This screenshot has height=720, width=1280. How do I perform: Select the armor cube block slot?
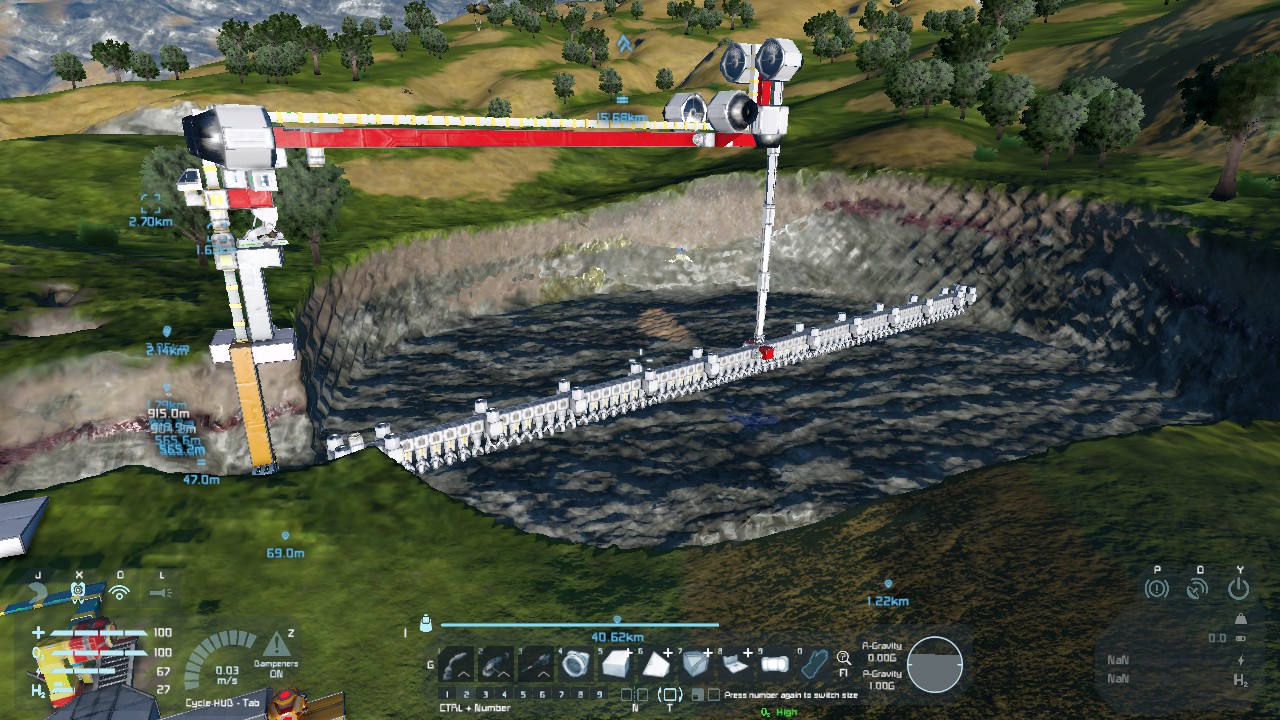pos(615,663)
